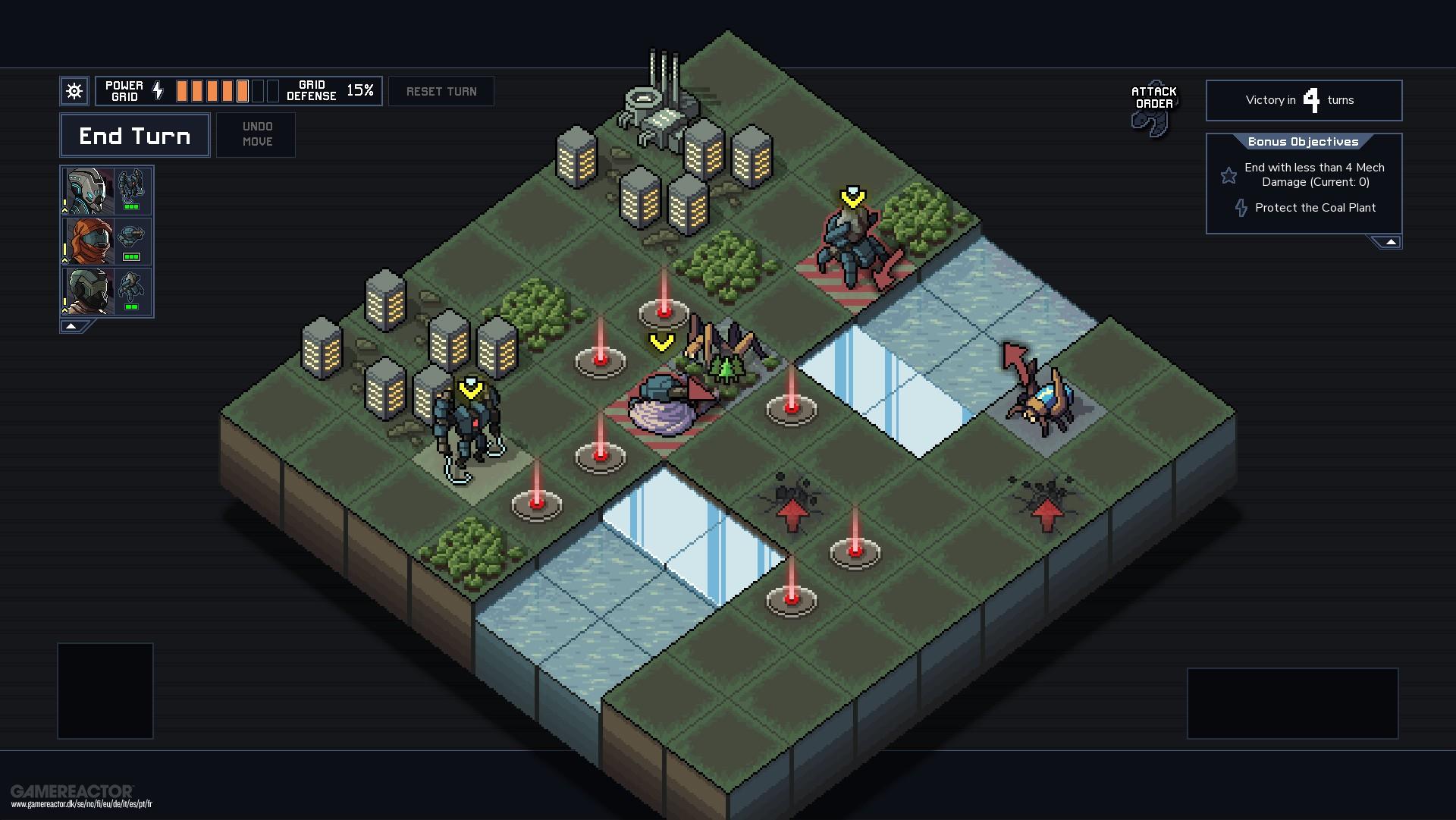1456x820 pixels.
Task: Collapse the mech squad panel
Action: point(70,325)
